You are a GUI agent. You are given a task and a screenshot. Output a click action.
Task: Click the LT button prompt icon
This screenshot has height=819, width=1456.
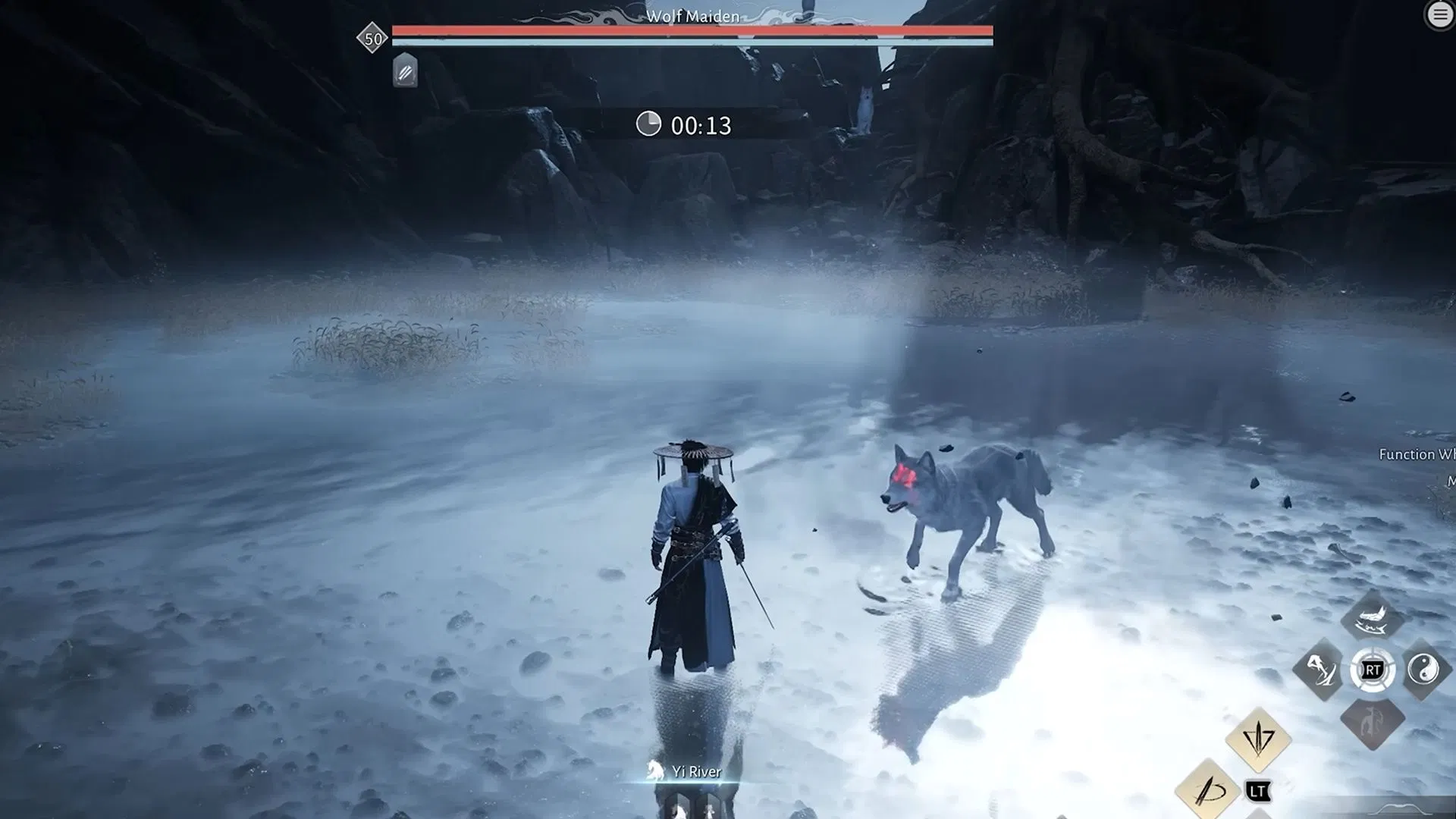click(x=1258, y=790)
